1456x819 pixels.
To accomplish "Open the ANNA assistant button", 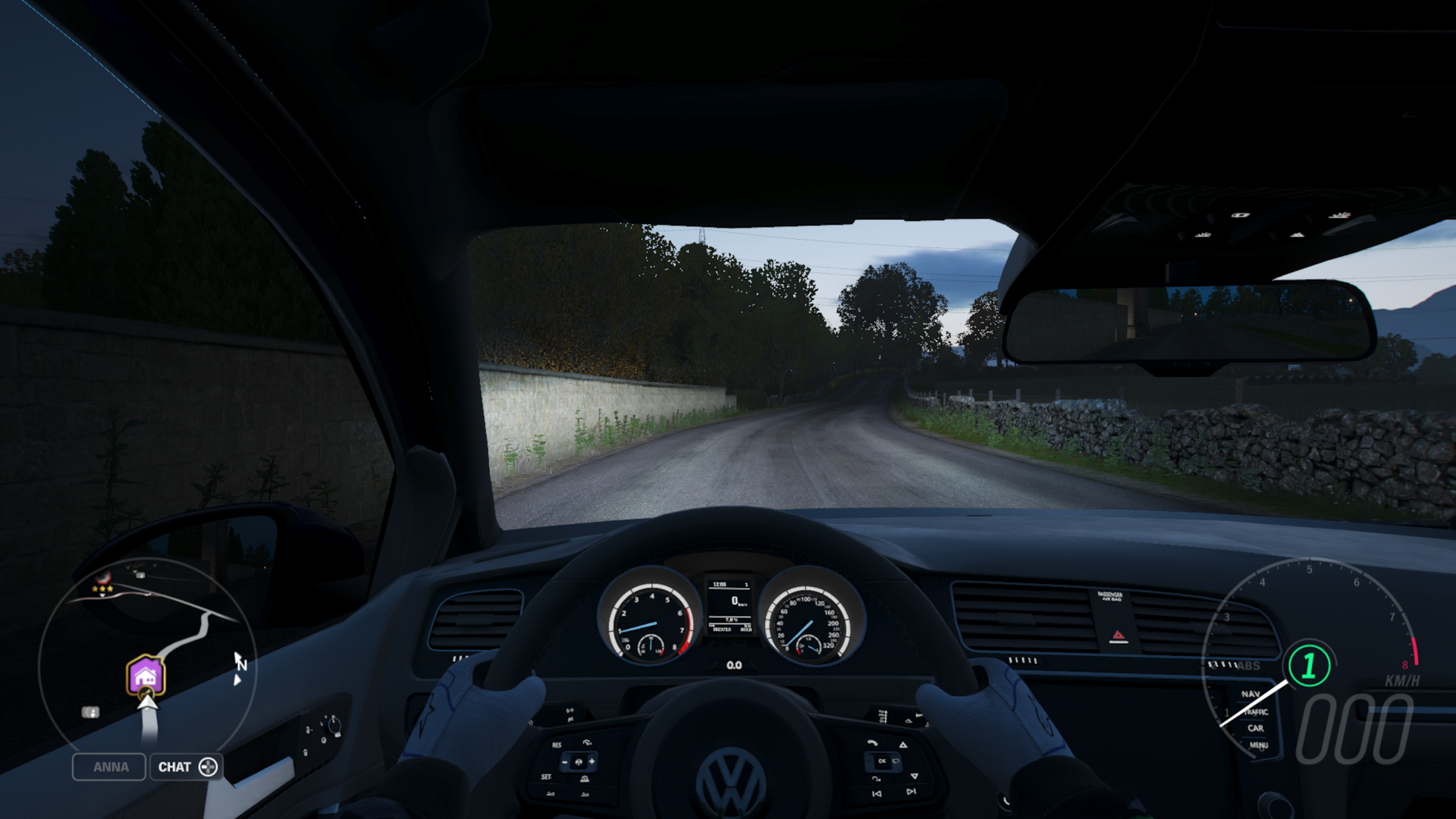I will (109, 767).
